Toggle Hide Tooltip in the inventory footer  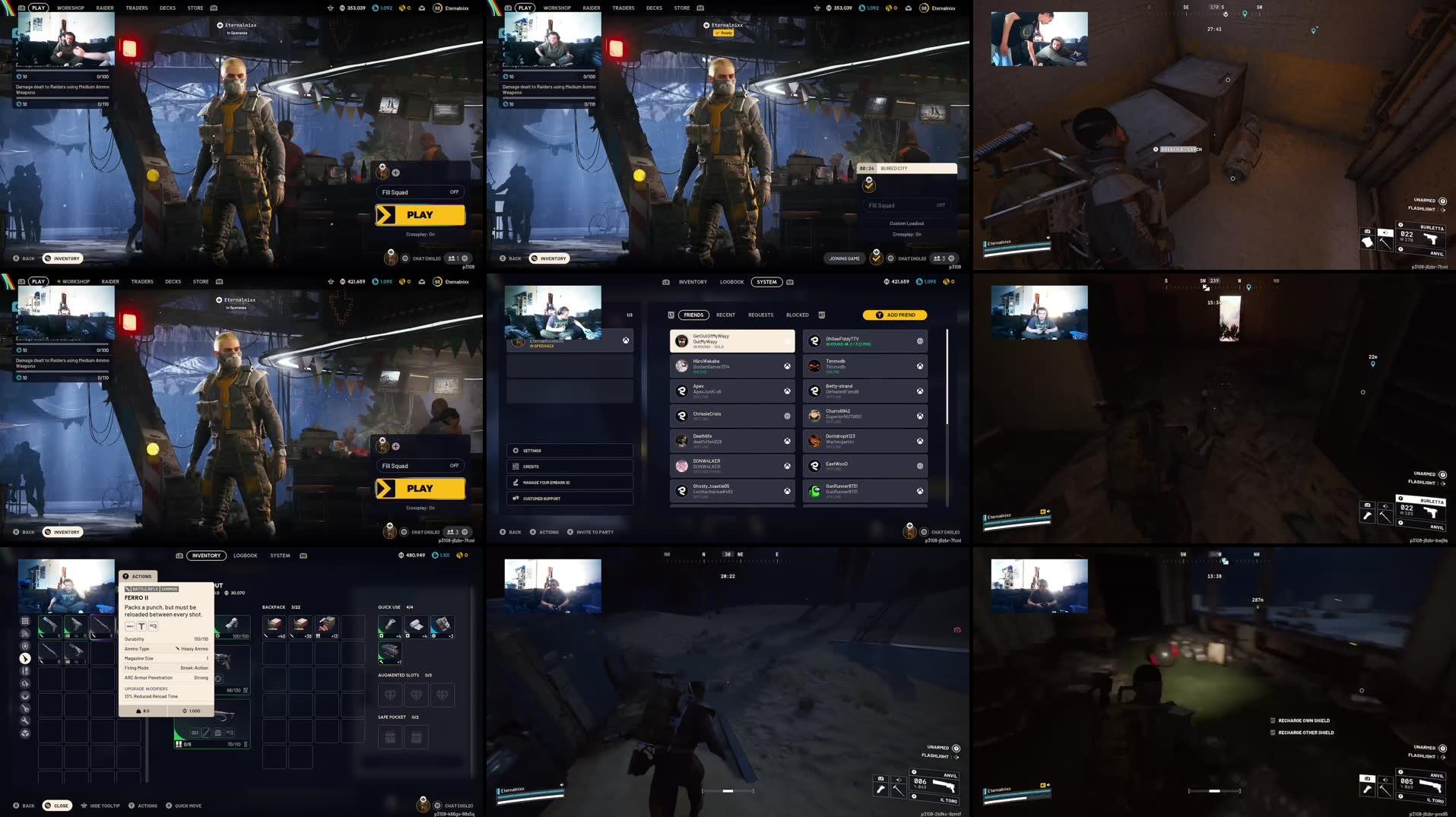101,806
